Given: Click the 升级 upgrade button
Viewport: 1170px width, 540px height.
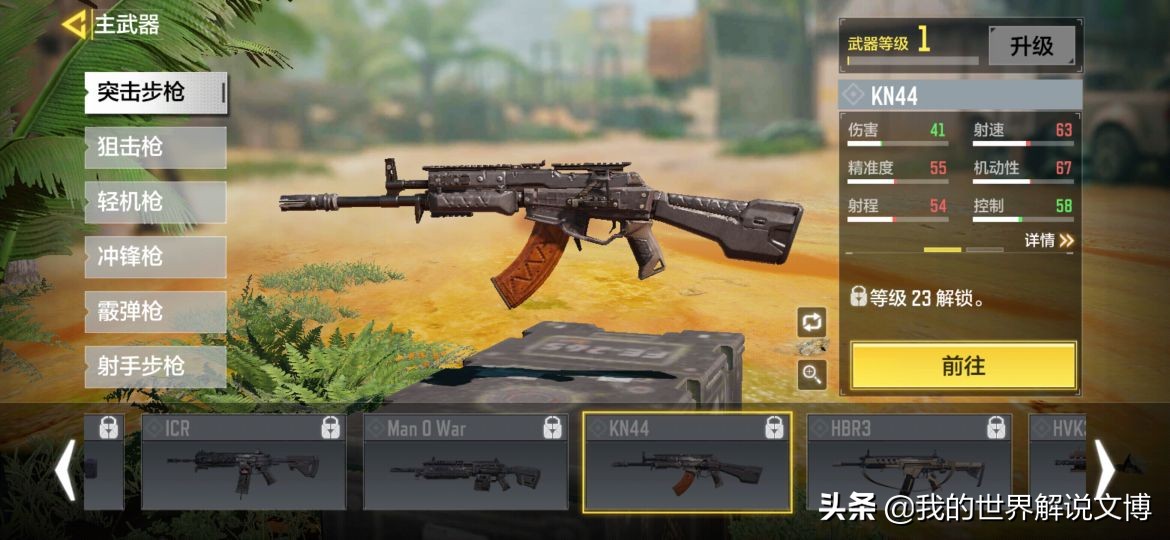Looking at the screenshot, I should coord(1031,46).
